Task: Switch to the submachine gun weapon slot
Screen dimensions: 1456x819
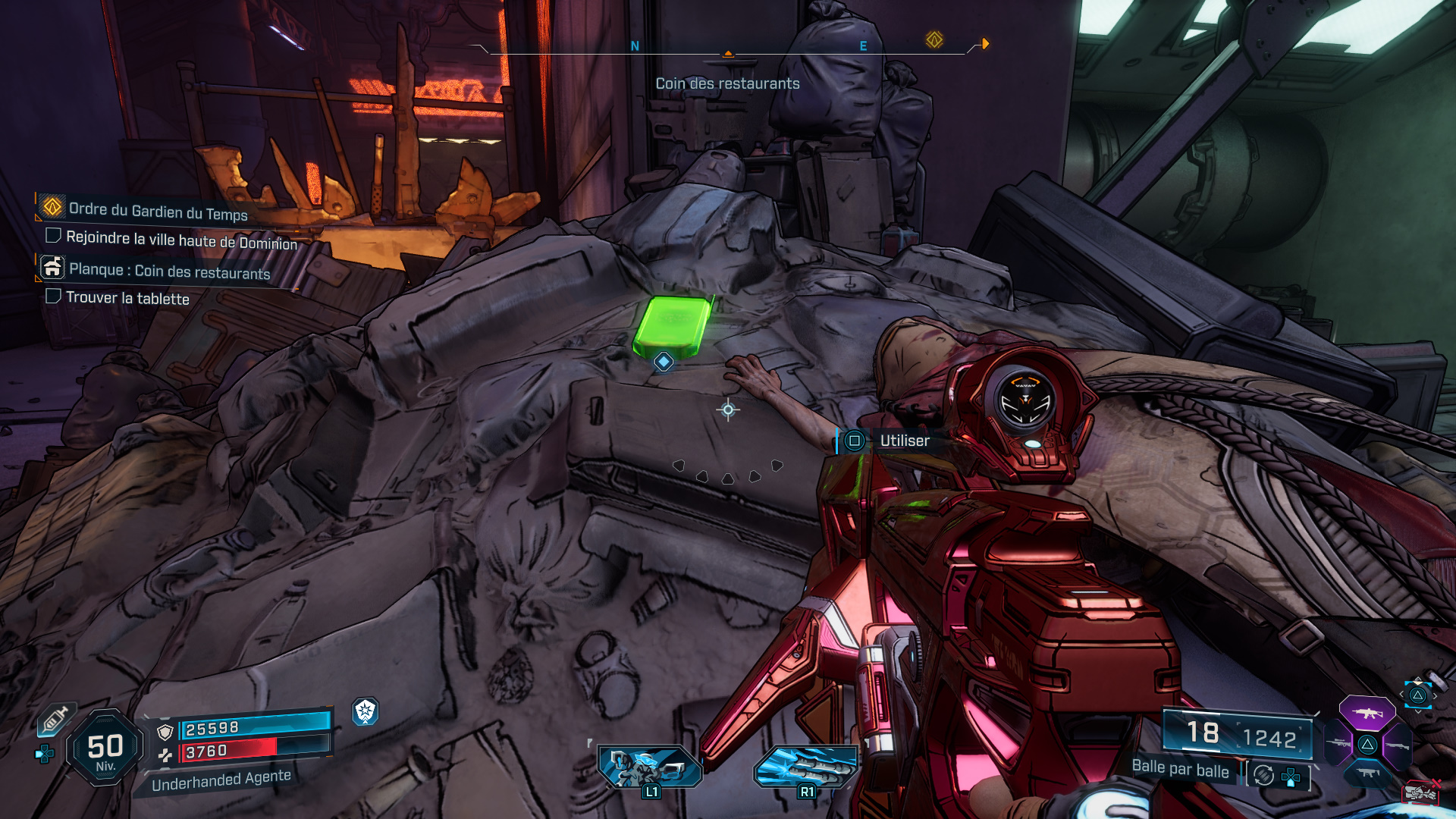Action: click(1367, 773)
